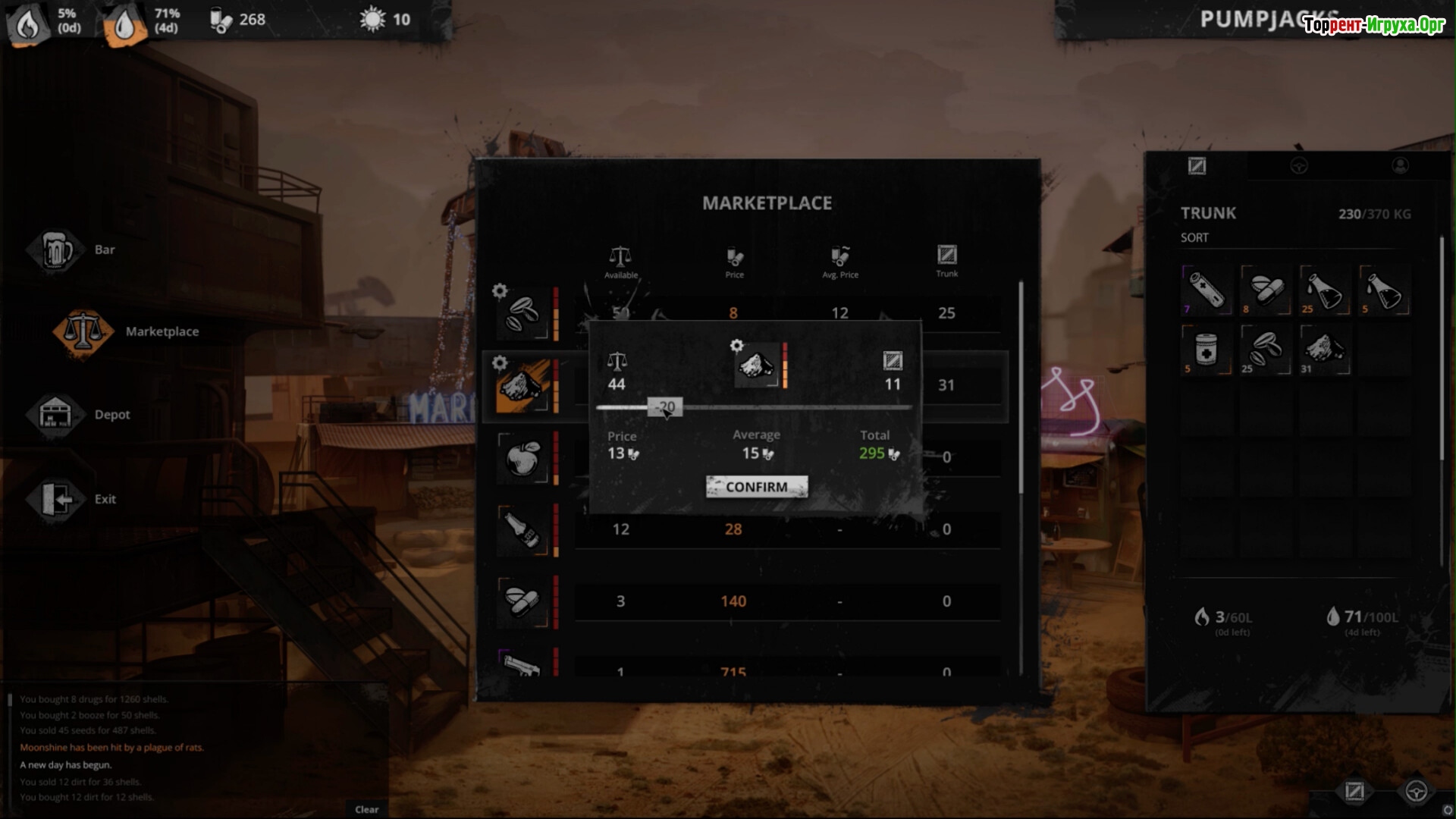Open the character portrait tab
The image size is (1456, 819).
(1400, 166)
